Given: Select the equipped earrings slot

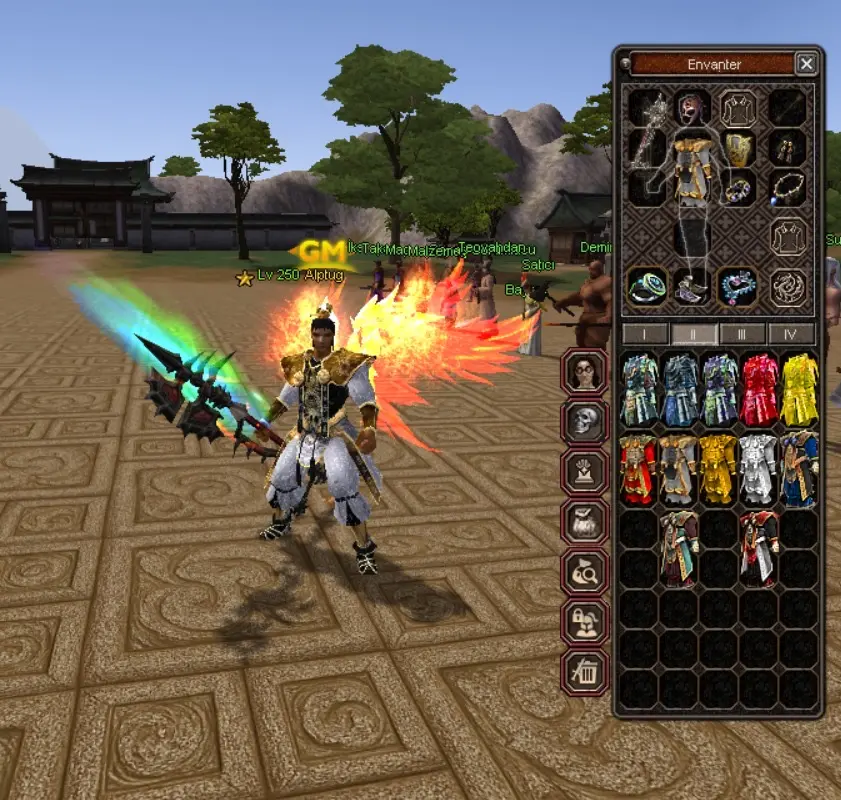Looking at the screenshot, I should [788, 149].
